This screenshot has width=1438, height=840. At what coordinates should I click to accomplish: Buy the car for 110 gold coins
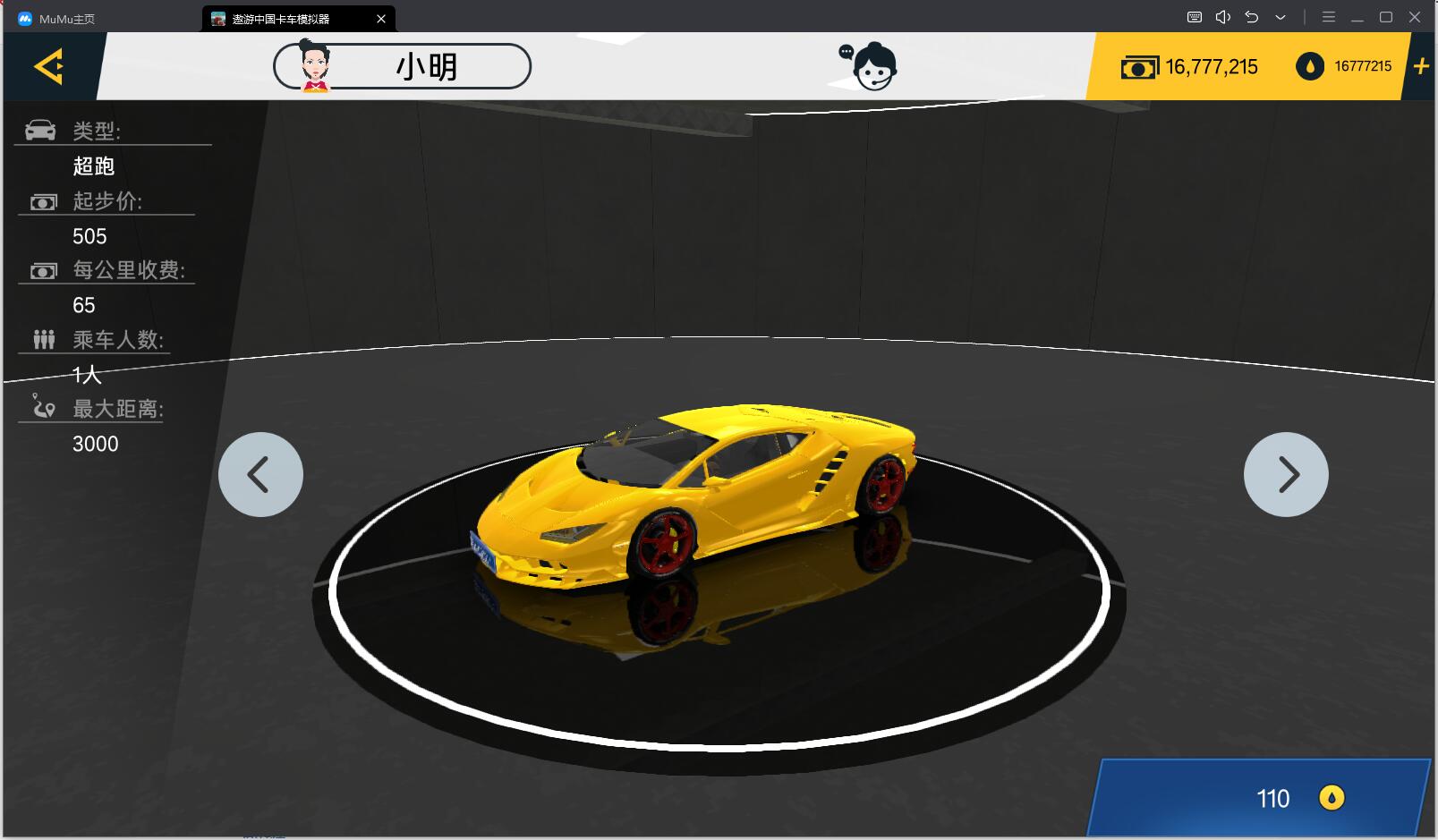1260,798
